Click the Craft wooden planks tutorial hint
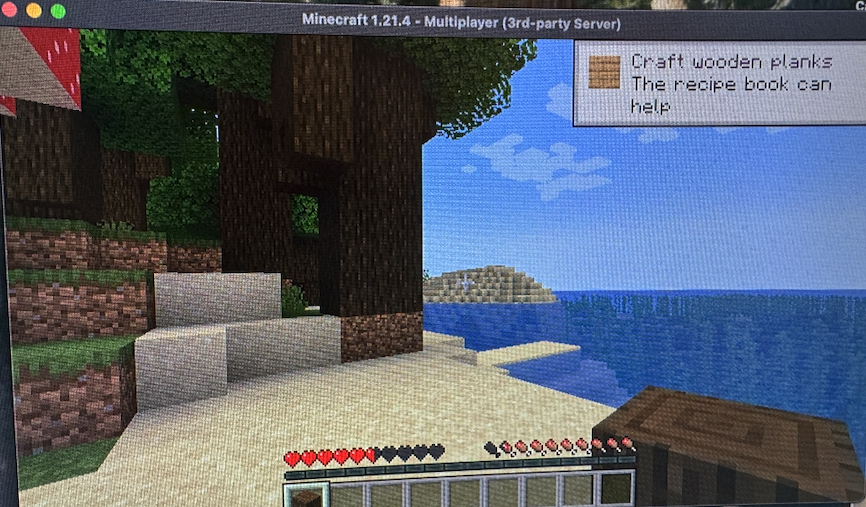This screenshot has width=866, height=507. (x=718, y=84)
